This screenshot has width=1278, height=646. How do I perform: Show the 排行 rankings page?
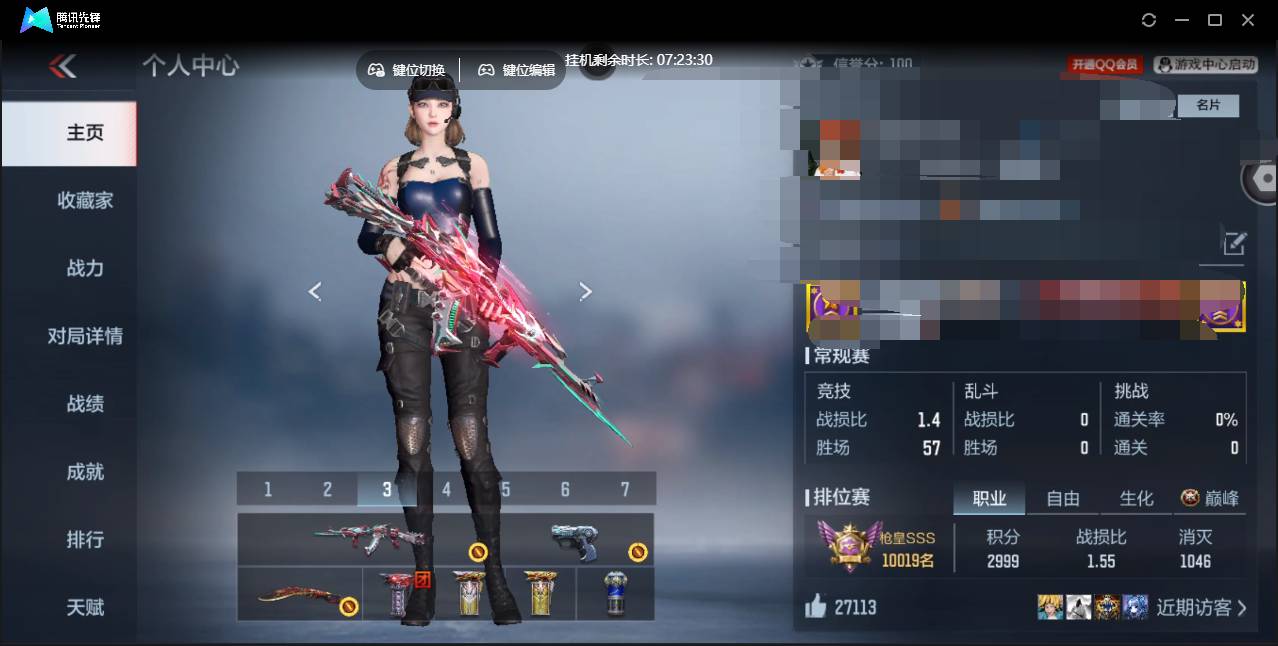[85, 539]
